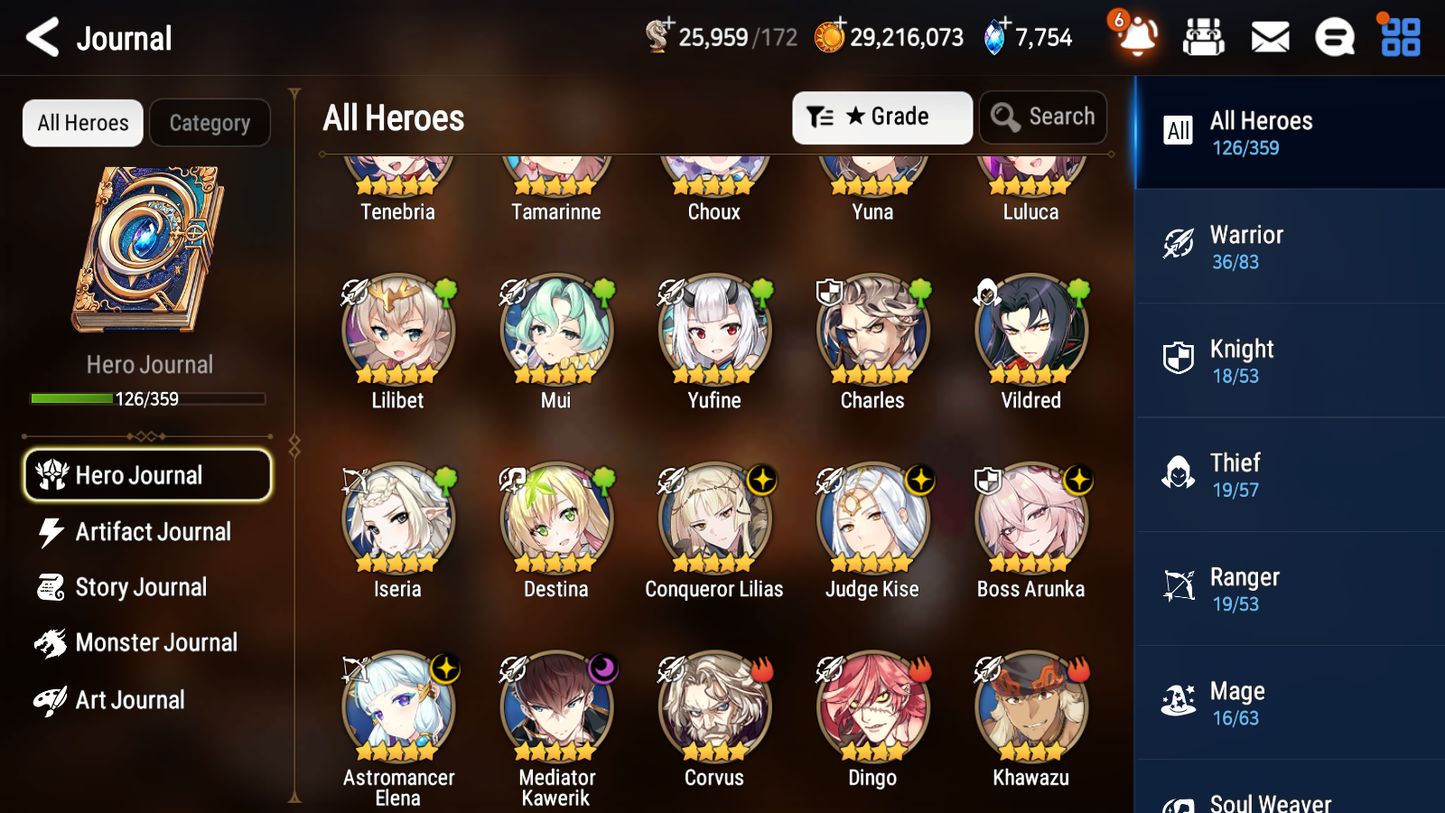Open the chat speech bubble icon

coord(1334,36)
